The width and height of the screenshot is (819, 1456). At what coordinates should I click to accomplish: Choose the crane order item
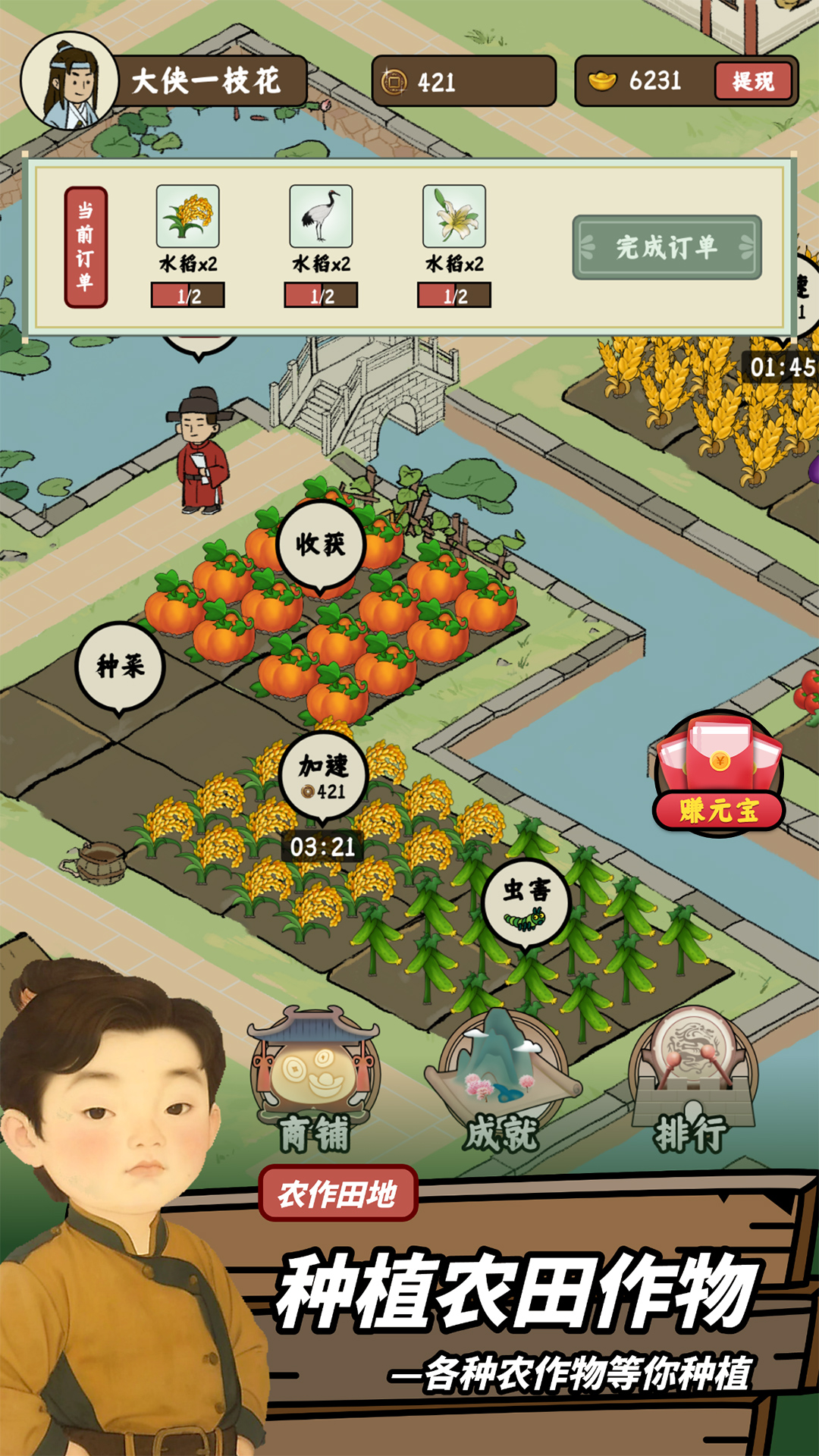click(321, 217)
